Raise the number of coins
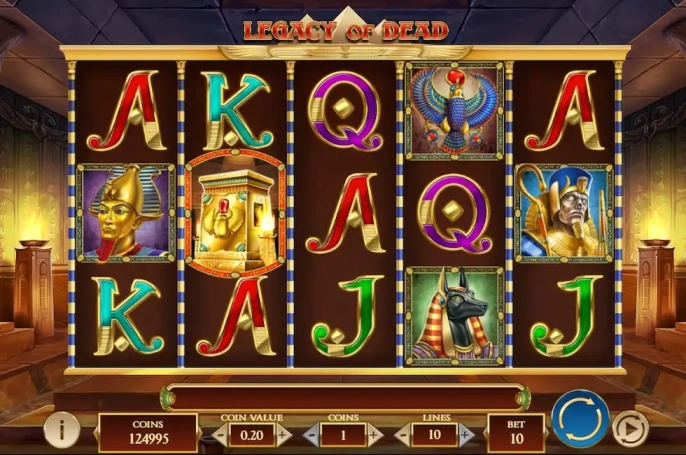This screenshot has height=455, width=686. click(x=374, y=435)
